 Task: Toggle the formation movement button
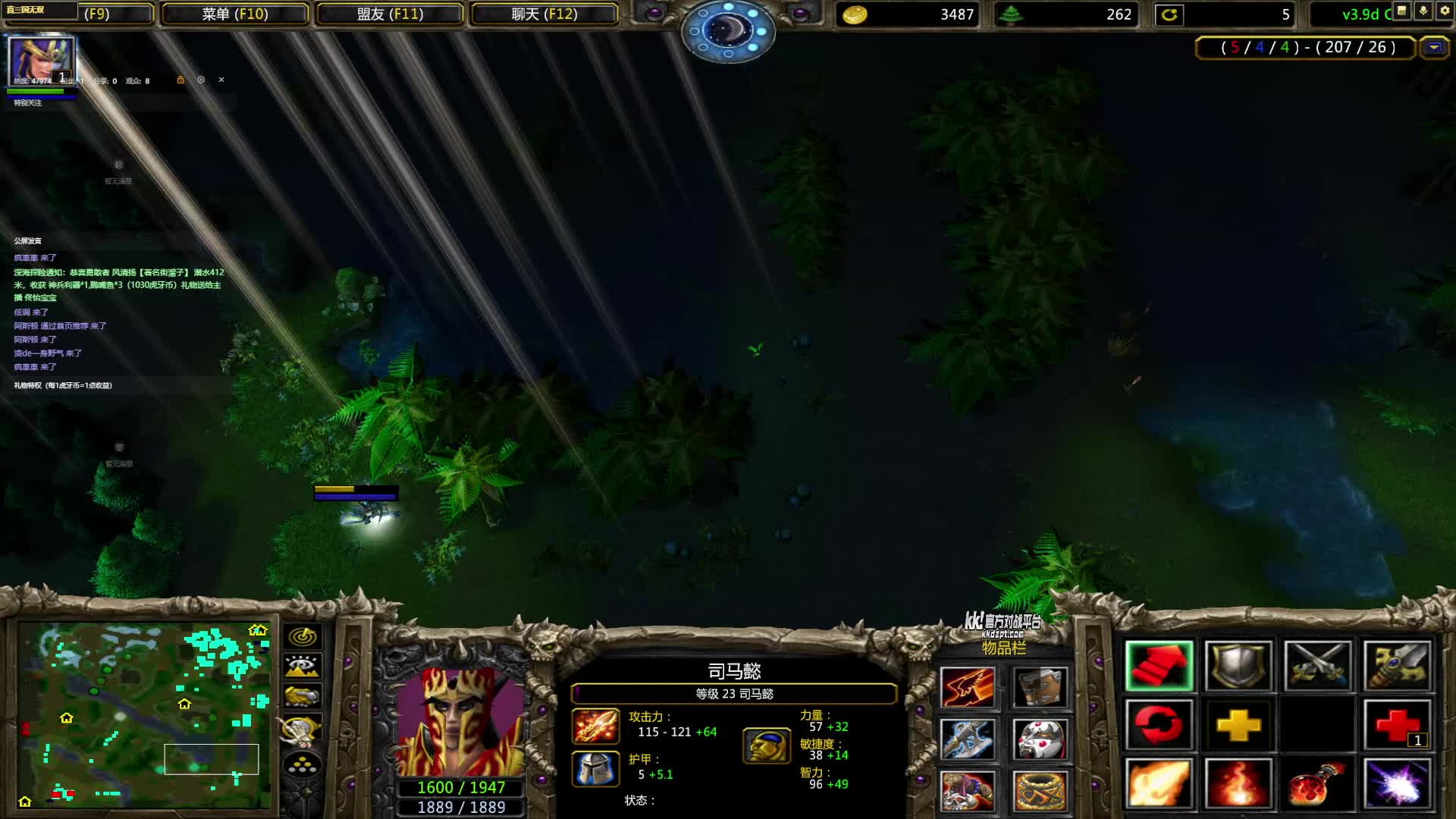[x=303, y=765]
